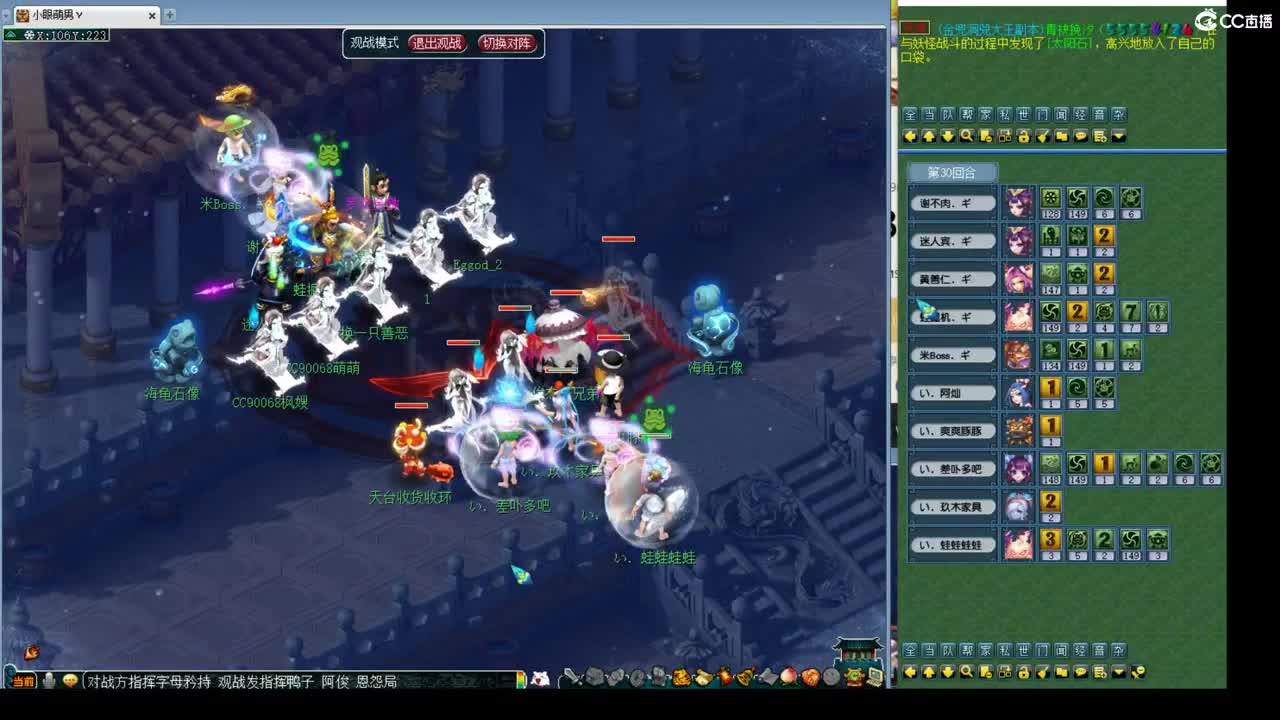Image resolution: width=1280 pixels, height=720 pixels.
Task: Toggle the padlock lock icon in the chat toolbar
Action: 1023,135
